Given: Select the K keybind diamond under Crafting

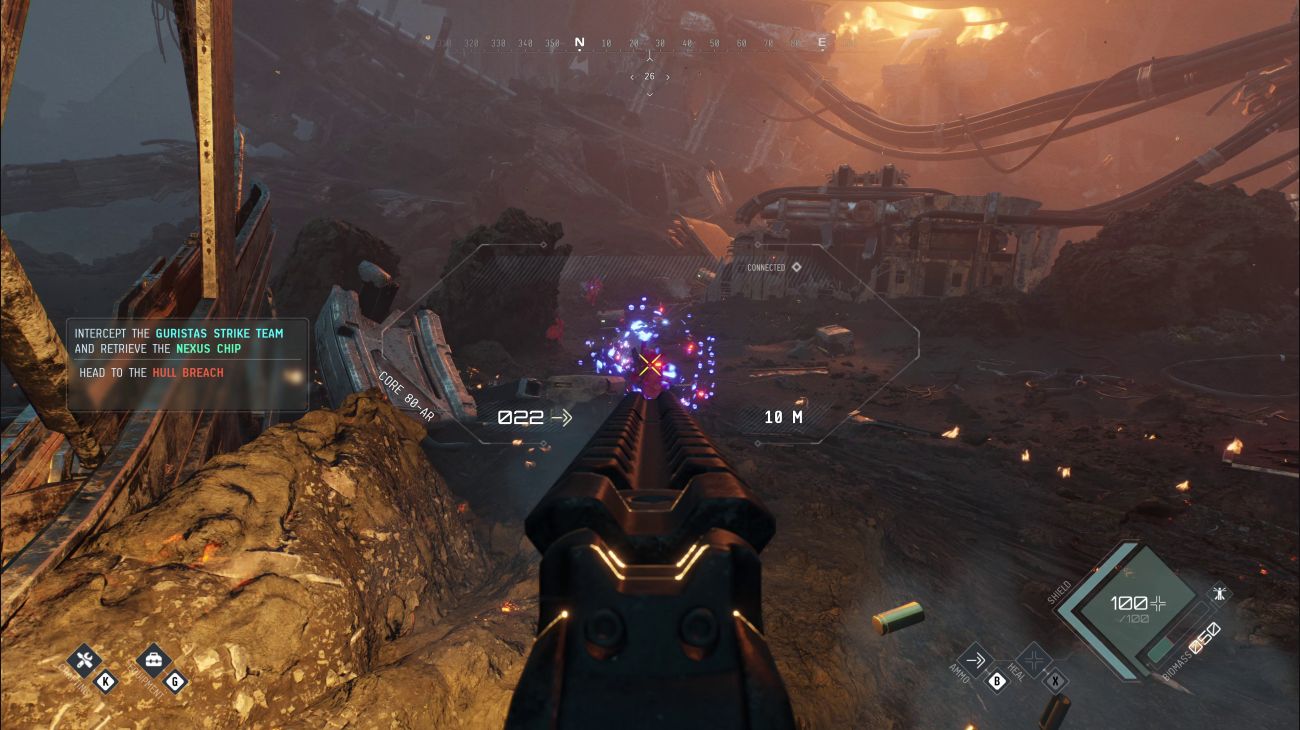Looking at the screenshot, I should (x=105, y=682).
